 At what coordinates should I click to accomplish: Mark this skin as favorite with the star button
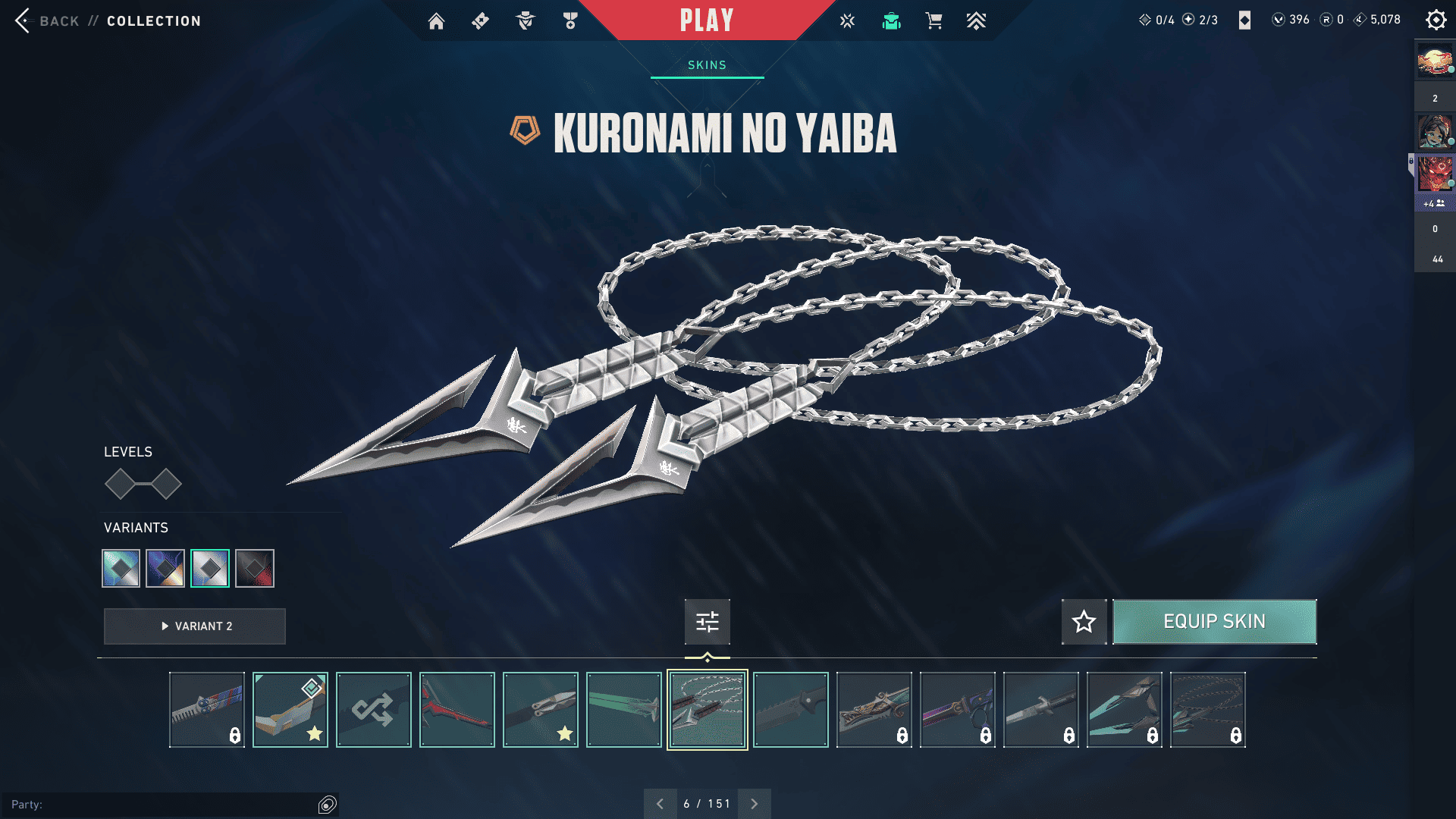(1084, 622)
